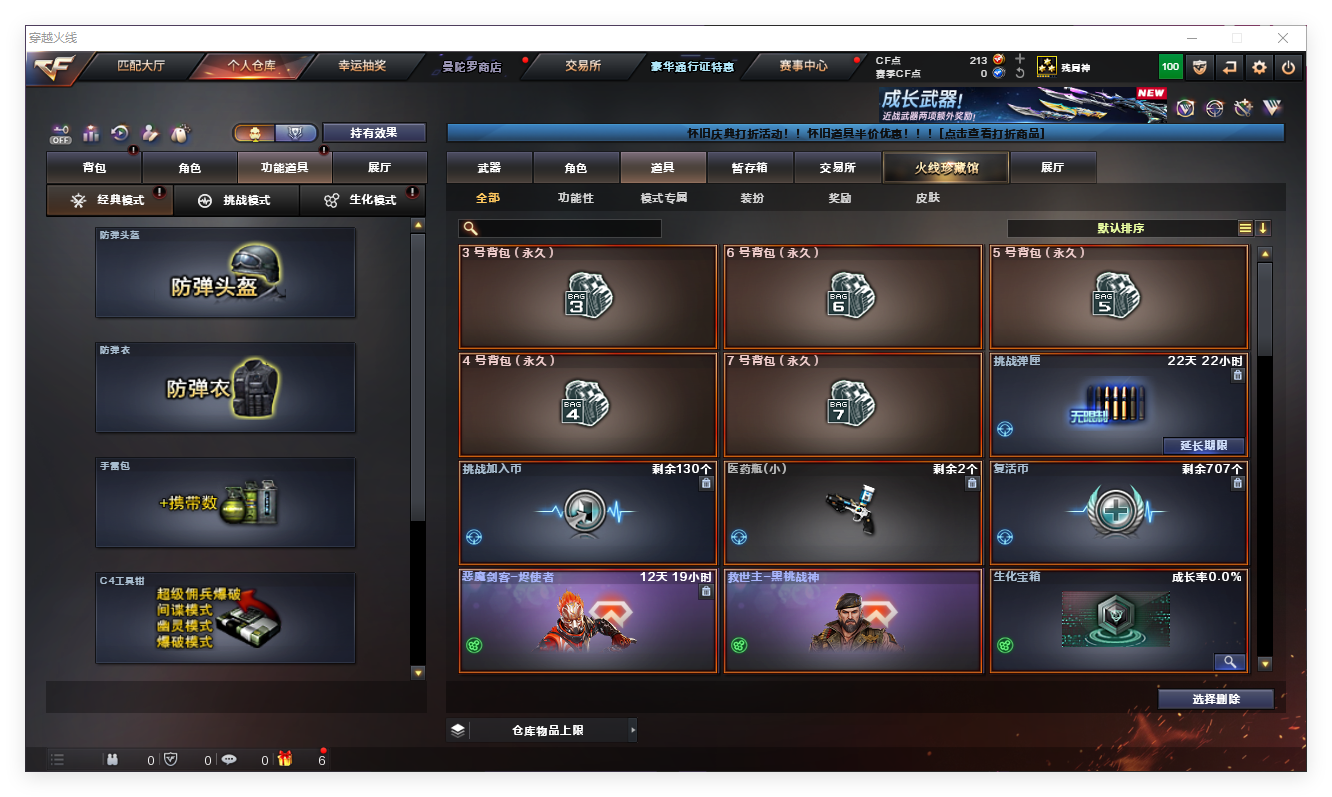Select the 3号背包 bag item

tap(588, 296)
